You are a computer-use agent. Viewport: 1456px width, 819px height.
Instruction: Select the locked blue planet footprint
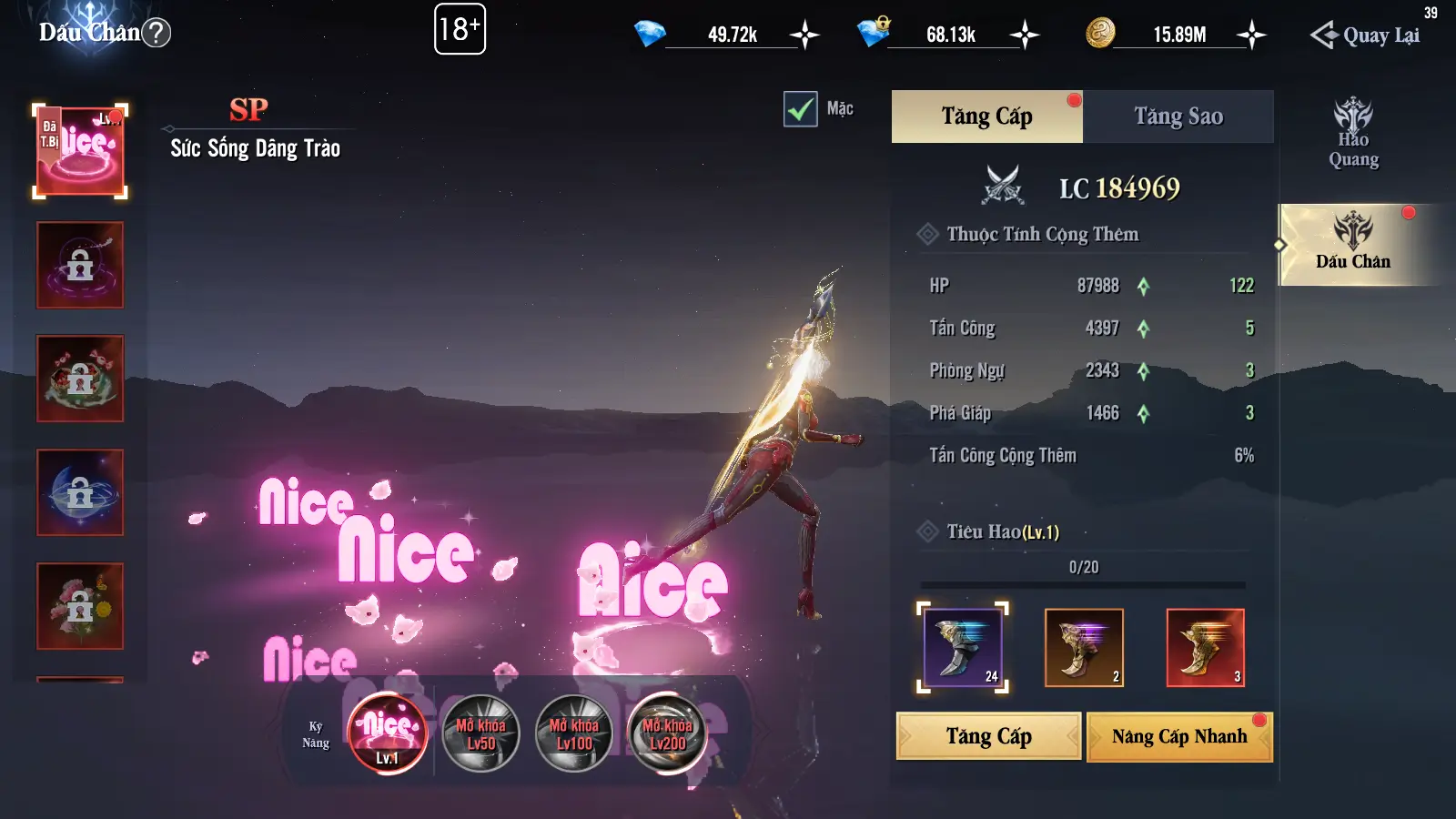tap(80, 492)
